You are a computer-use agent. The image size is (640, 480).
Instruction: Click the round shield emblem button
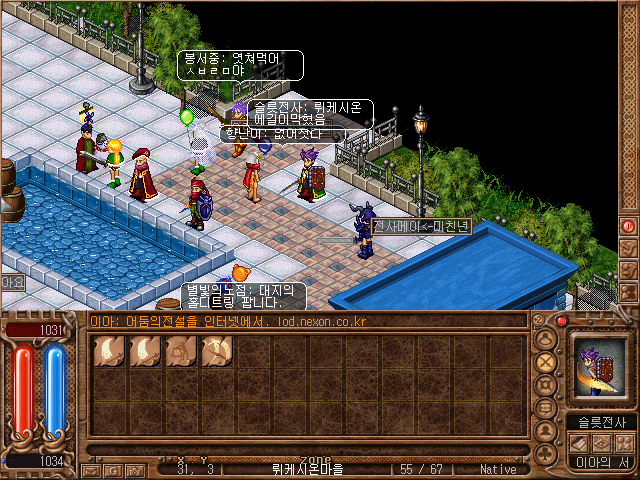coord(545,385)
